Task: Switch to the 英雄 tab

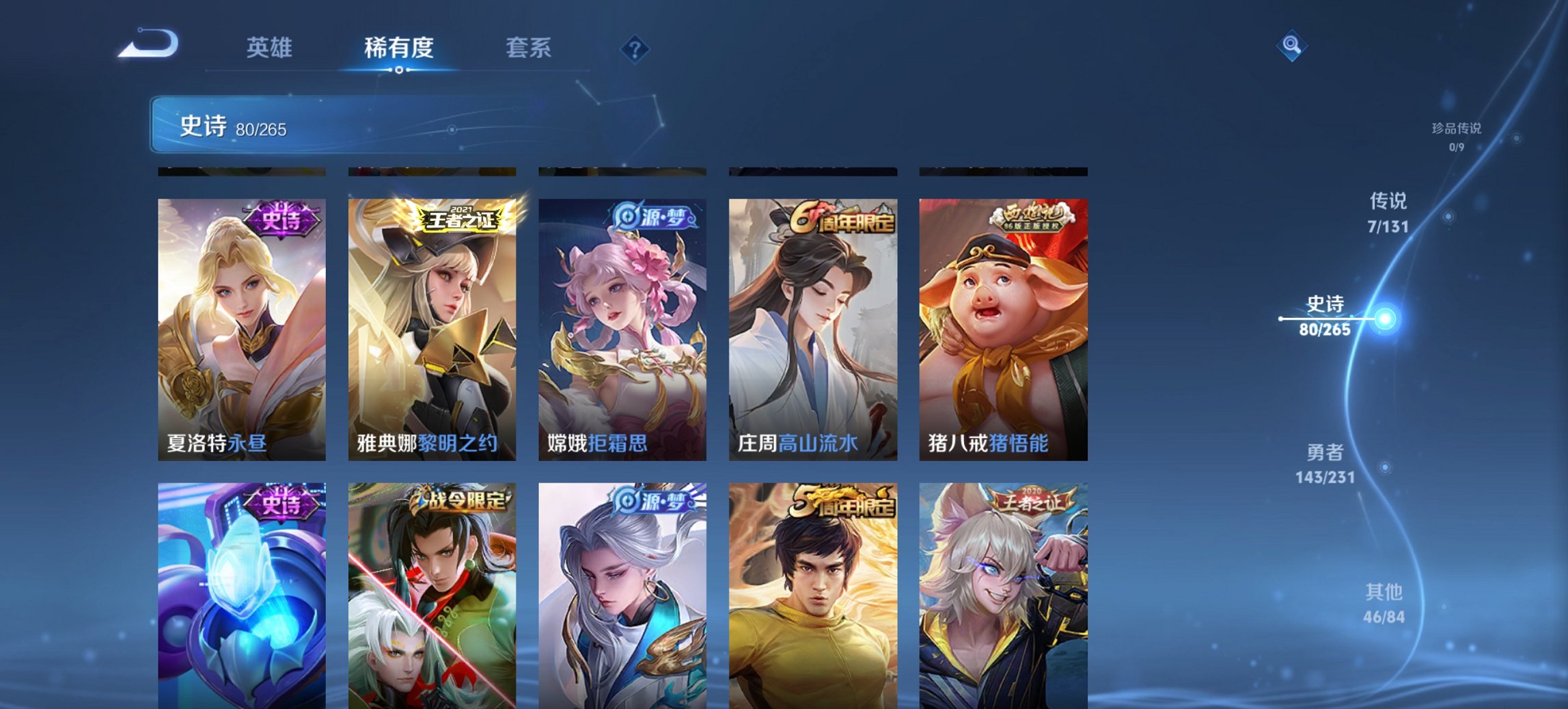Action: pyautogui.click(x=271, y=48)
